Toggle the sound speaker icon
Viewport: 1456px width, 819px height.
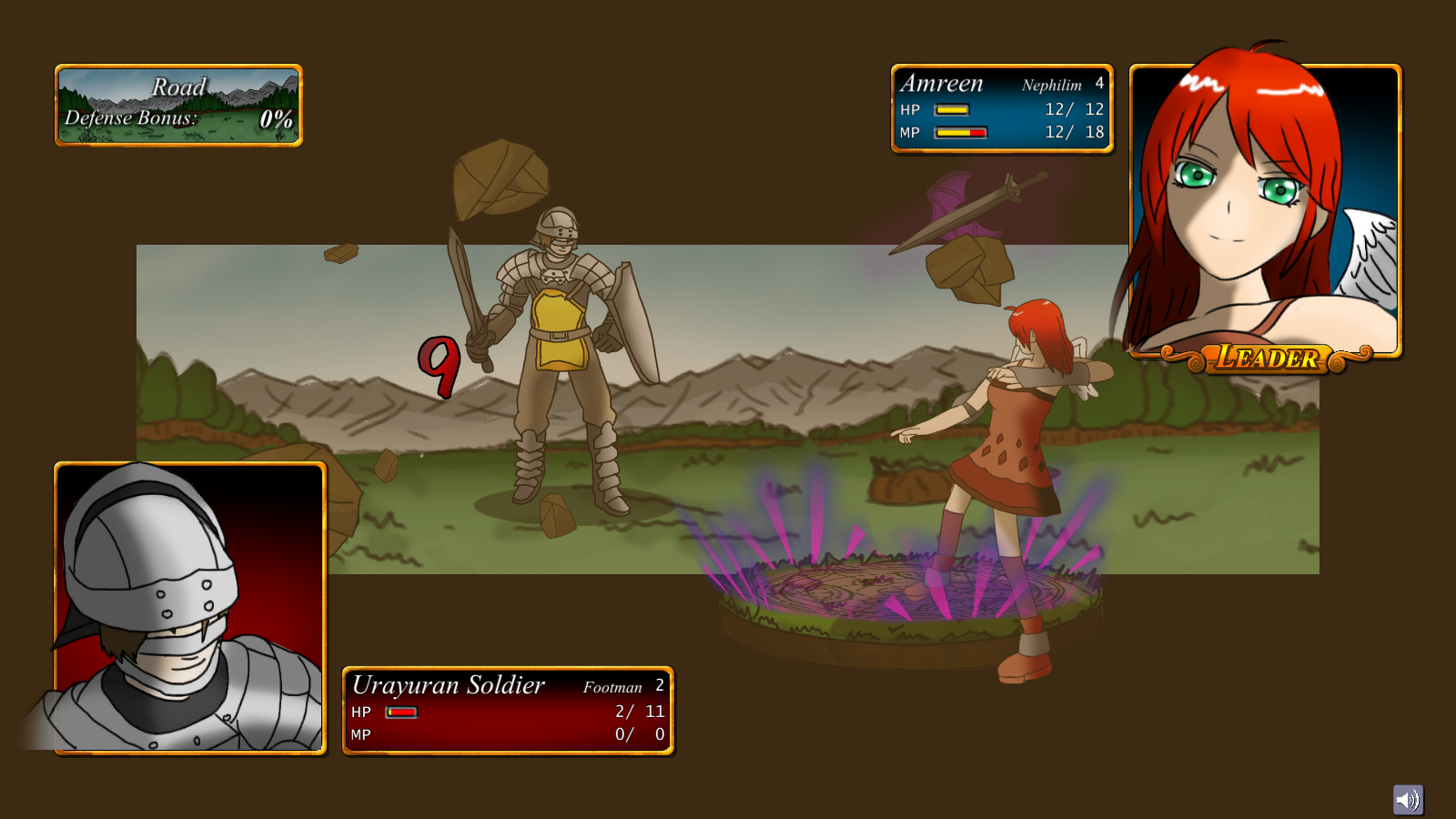[1408, 800]
